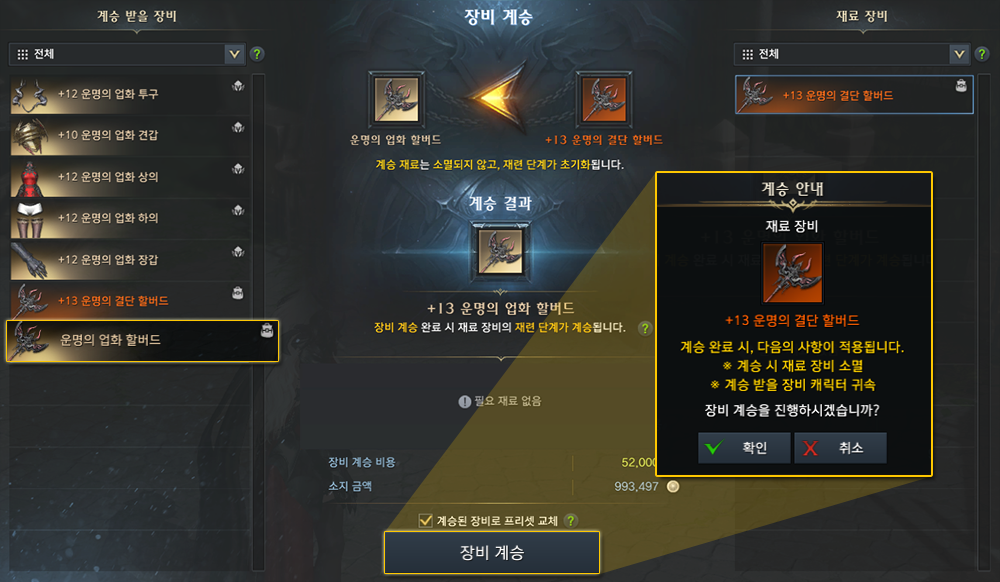
Task: Select +13 운명의 결단 할버드 in left list
Action: pos(130,301)
